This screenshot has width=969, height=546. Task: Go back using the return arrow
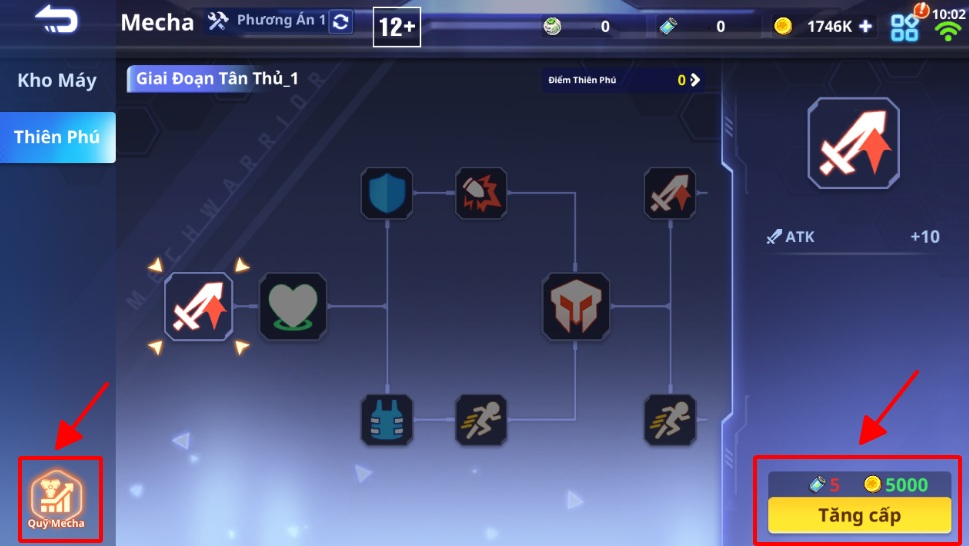pos(56,20)
